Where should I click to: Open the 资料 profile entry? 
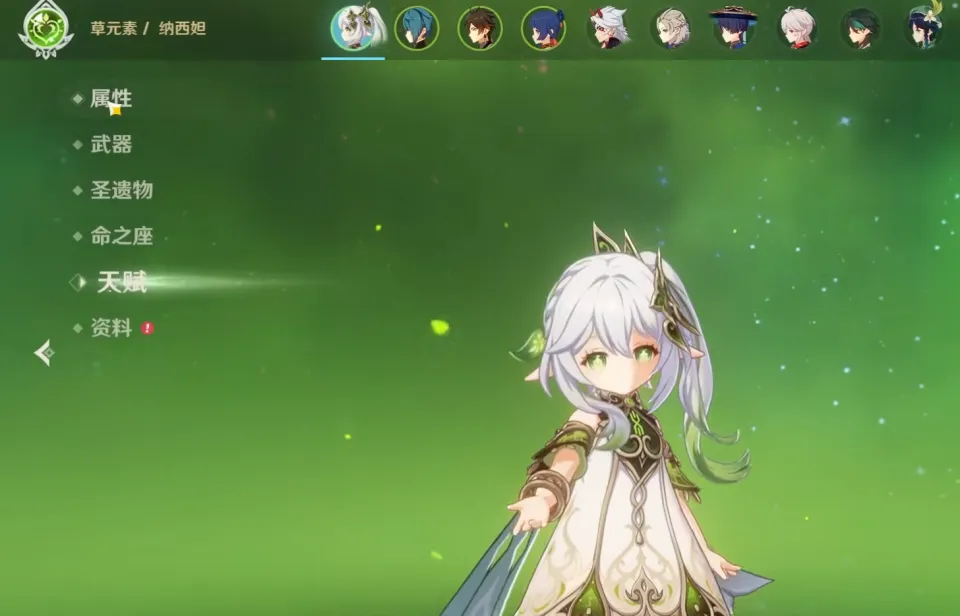pos(111,328)
